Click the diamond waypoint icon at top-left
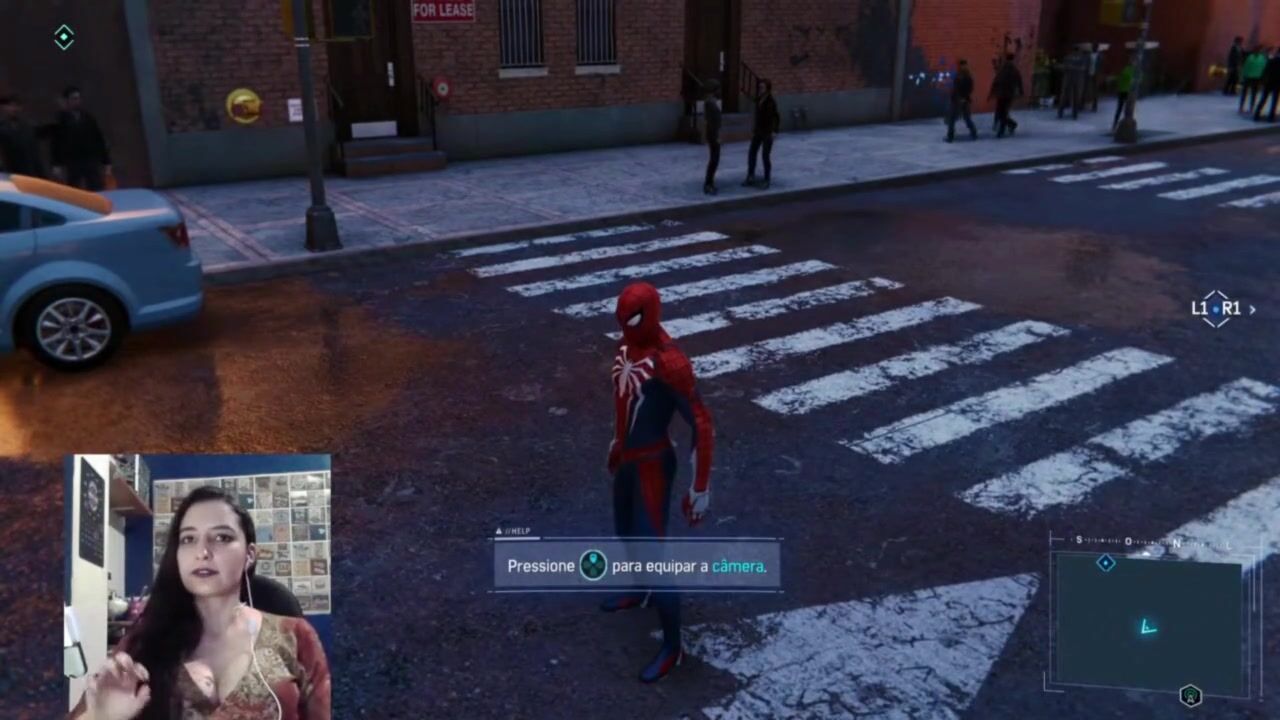The image size is (1280, 720). 64,38
